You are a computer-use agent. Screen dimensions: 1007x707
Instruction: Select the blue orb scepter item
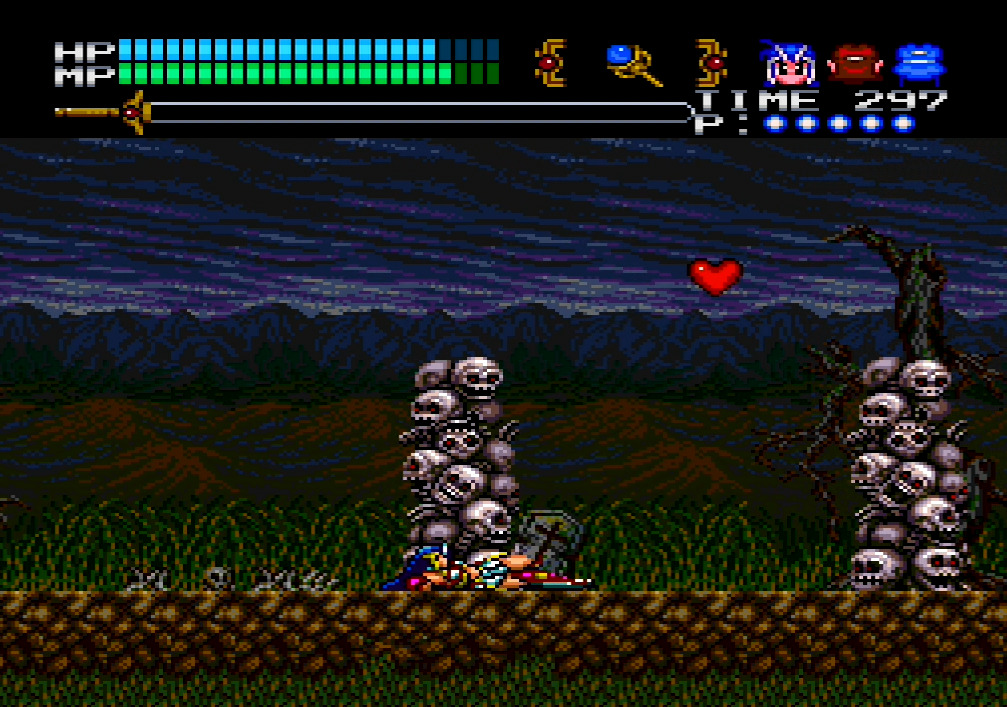[633, 64]
